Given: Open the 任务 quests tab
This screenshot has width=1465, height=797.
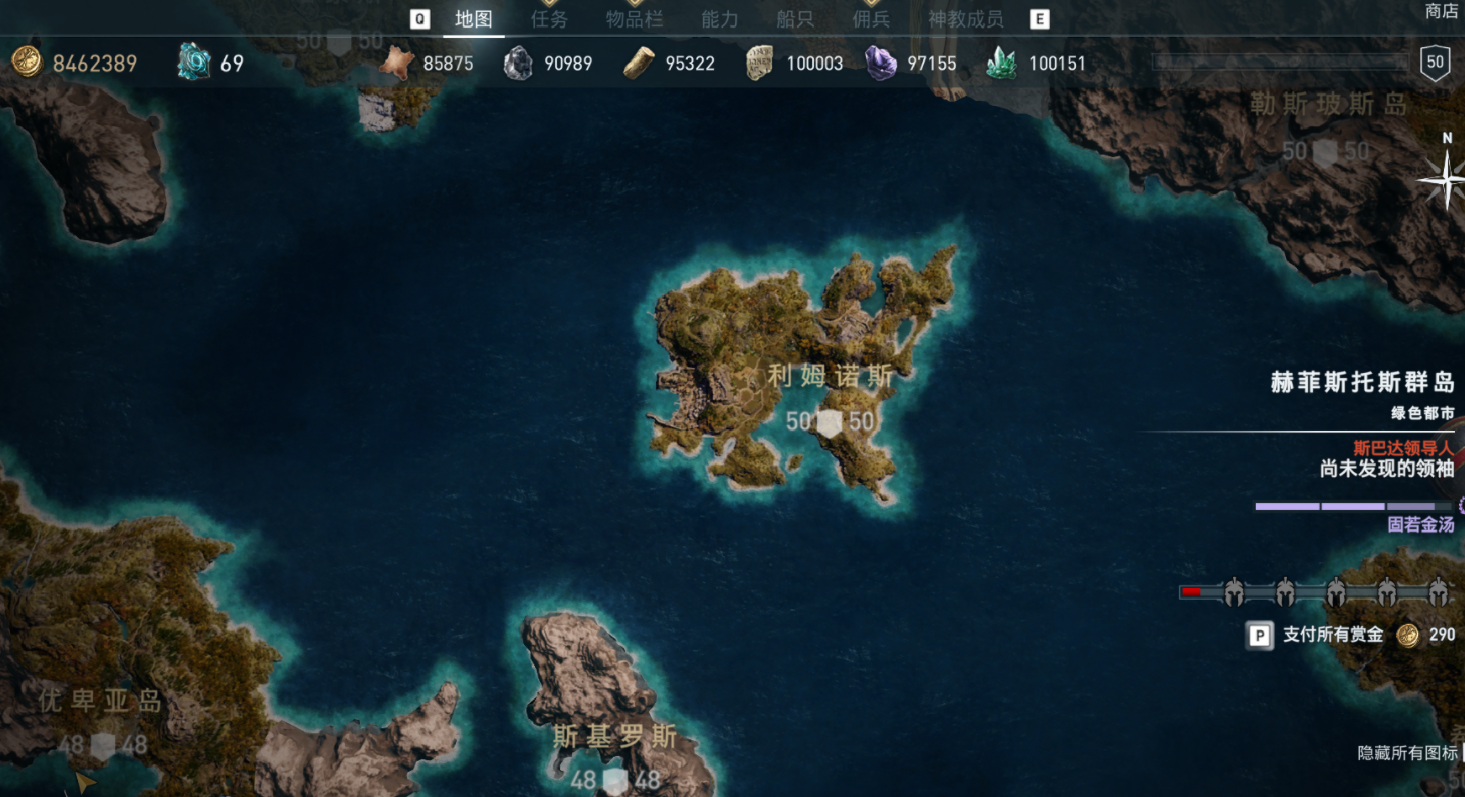Looking at the screenshot, I should coord(549,19).
